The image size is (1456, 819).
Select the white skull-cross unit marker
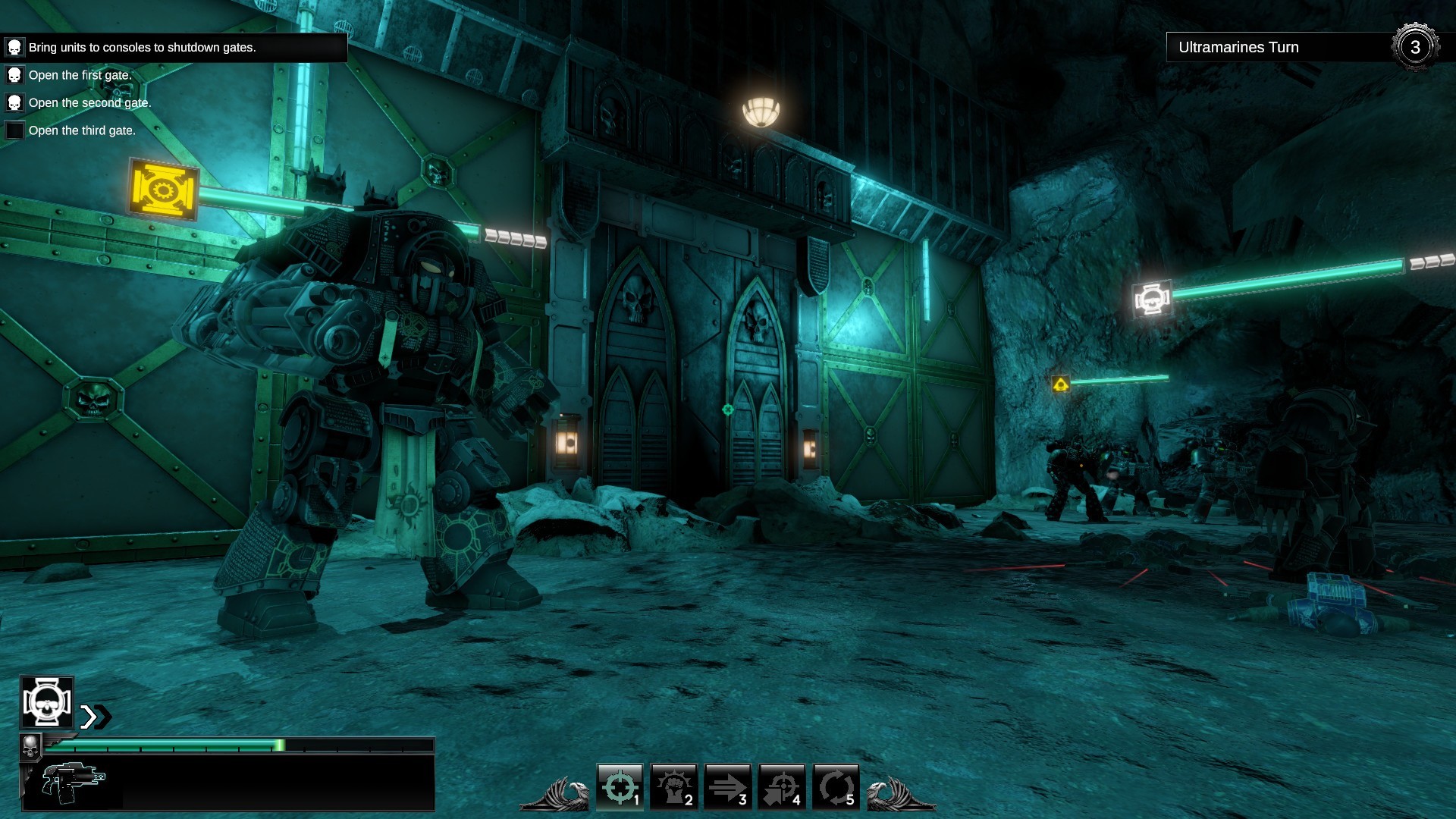[1152, 300]
